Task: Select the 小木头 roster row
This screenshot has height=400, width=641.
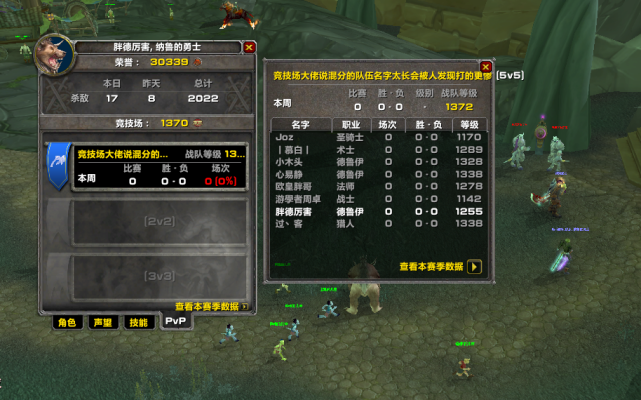Action: click(x=380, y=161)
